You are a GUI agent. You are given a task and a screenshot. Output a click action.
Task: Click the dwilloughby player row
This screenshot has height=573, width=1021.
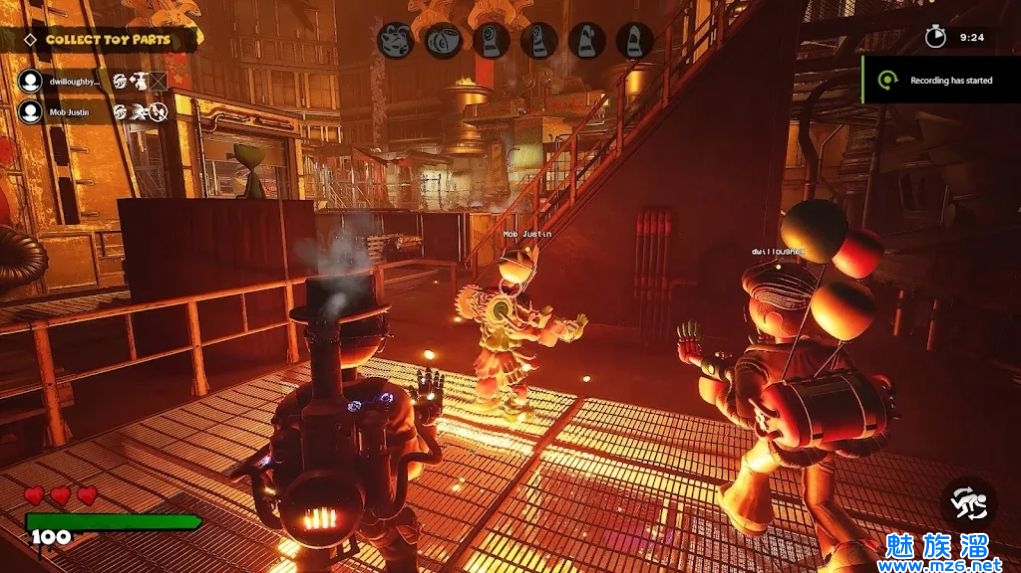[x=75, y=80]
